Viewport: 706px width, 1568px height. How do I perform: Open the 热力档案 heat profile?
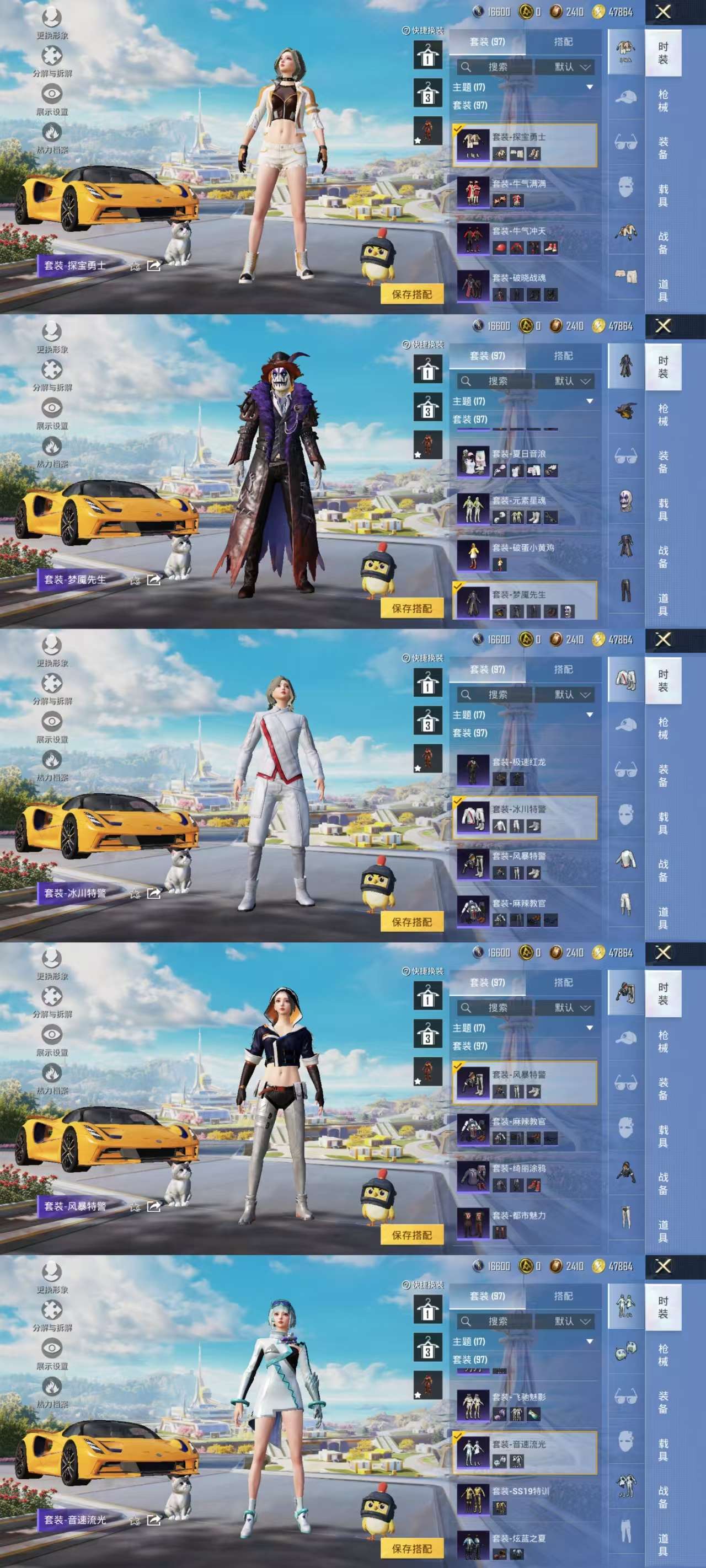pyautogui.click(x=54, y=130)
